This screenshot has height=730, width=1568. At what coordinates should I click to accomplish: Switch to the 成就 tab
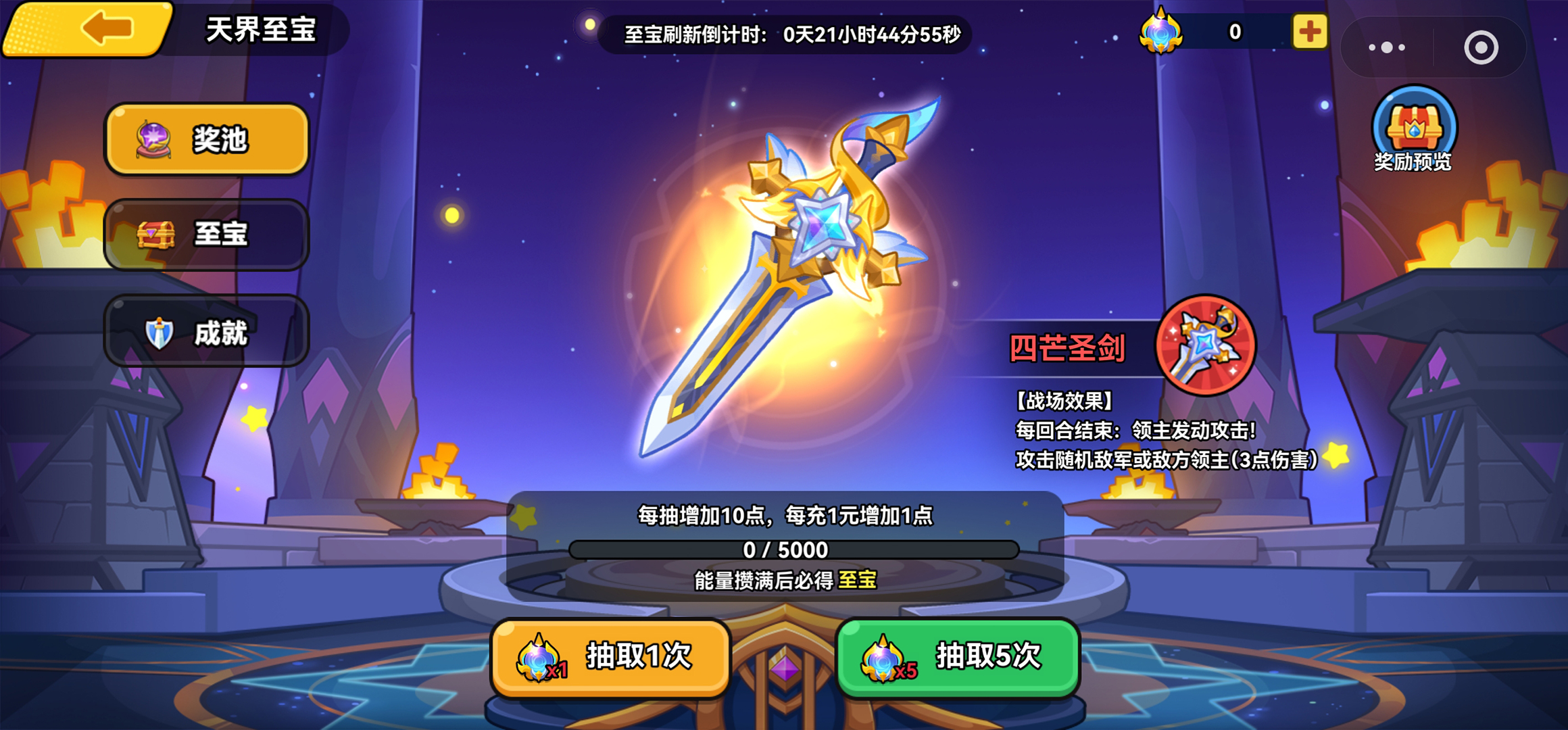tap(206, 331)
